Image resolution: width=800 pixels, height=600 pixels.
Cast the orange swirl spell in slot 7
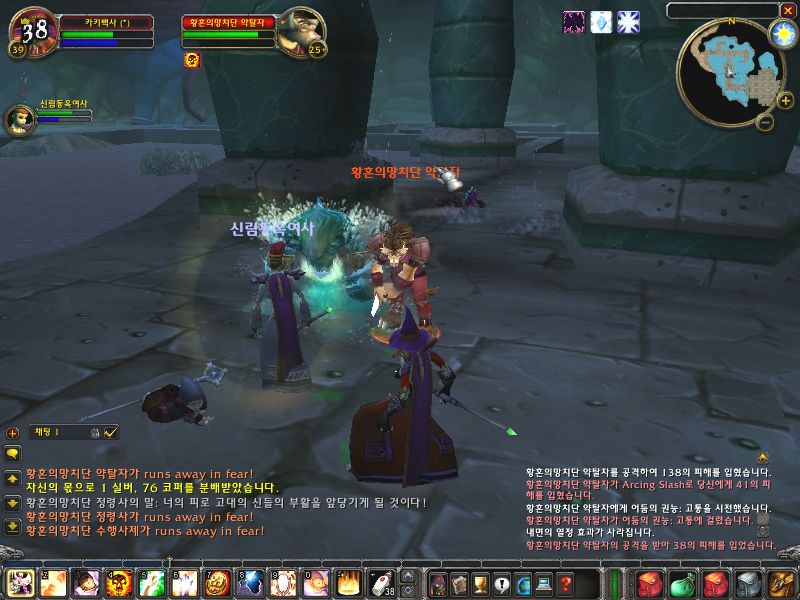[217, 583]
